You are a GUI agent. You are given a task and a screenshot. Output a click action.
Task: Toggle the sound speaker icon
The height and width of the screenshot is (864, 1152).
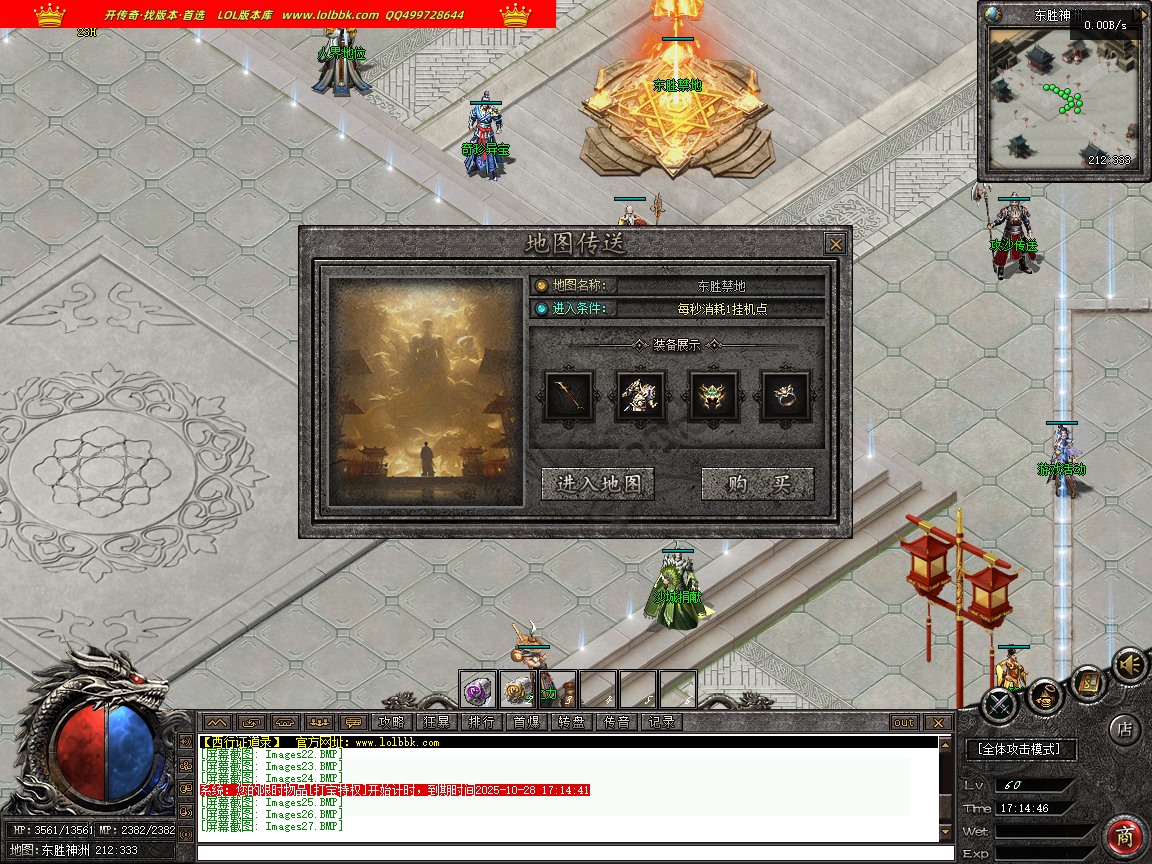click(1130, 665)
